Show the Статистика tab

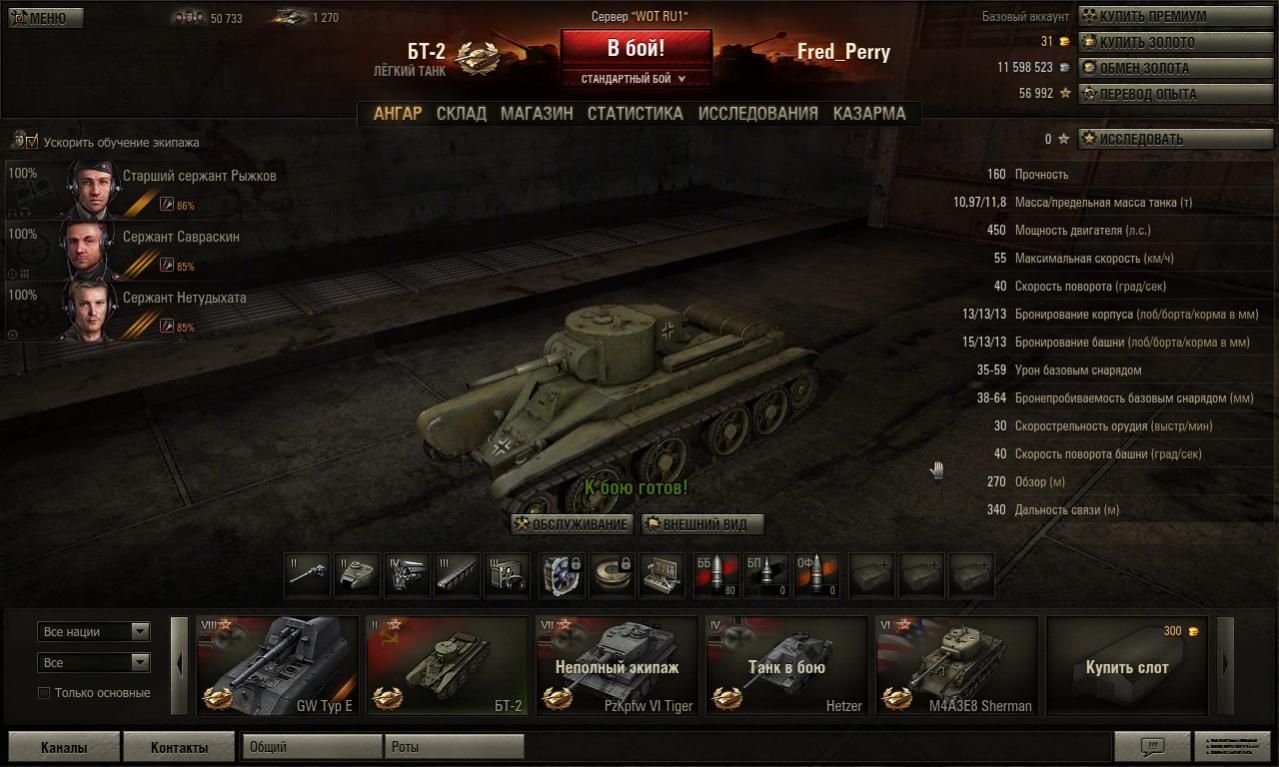(635, 114)
